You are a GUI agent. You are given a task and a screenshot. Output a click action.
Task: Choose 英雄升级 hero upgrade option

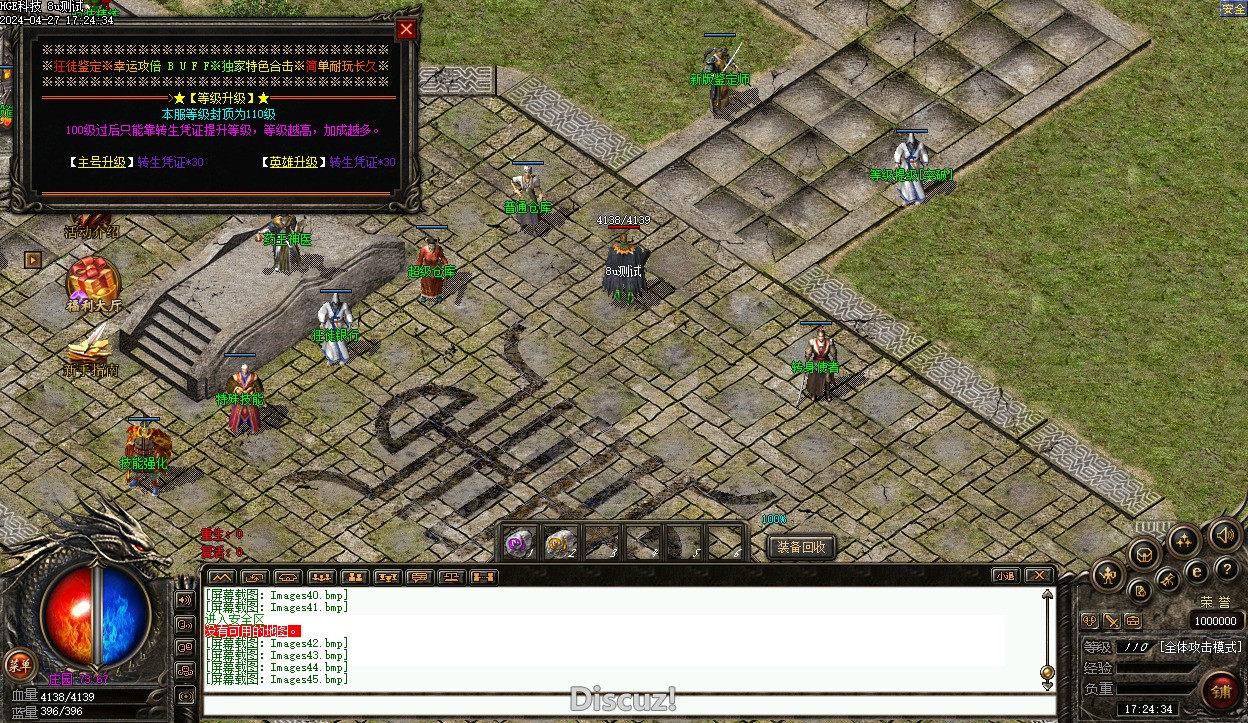point(292,162)
